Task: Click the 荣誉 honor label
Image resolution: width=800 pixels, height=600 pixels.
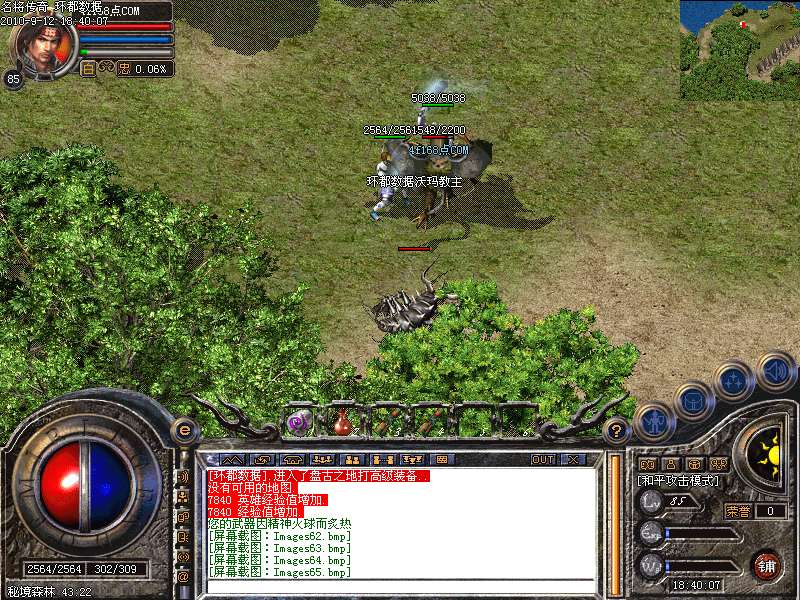Action: (x=738, y=511)
